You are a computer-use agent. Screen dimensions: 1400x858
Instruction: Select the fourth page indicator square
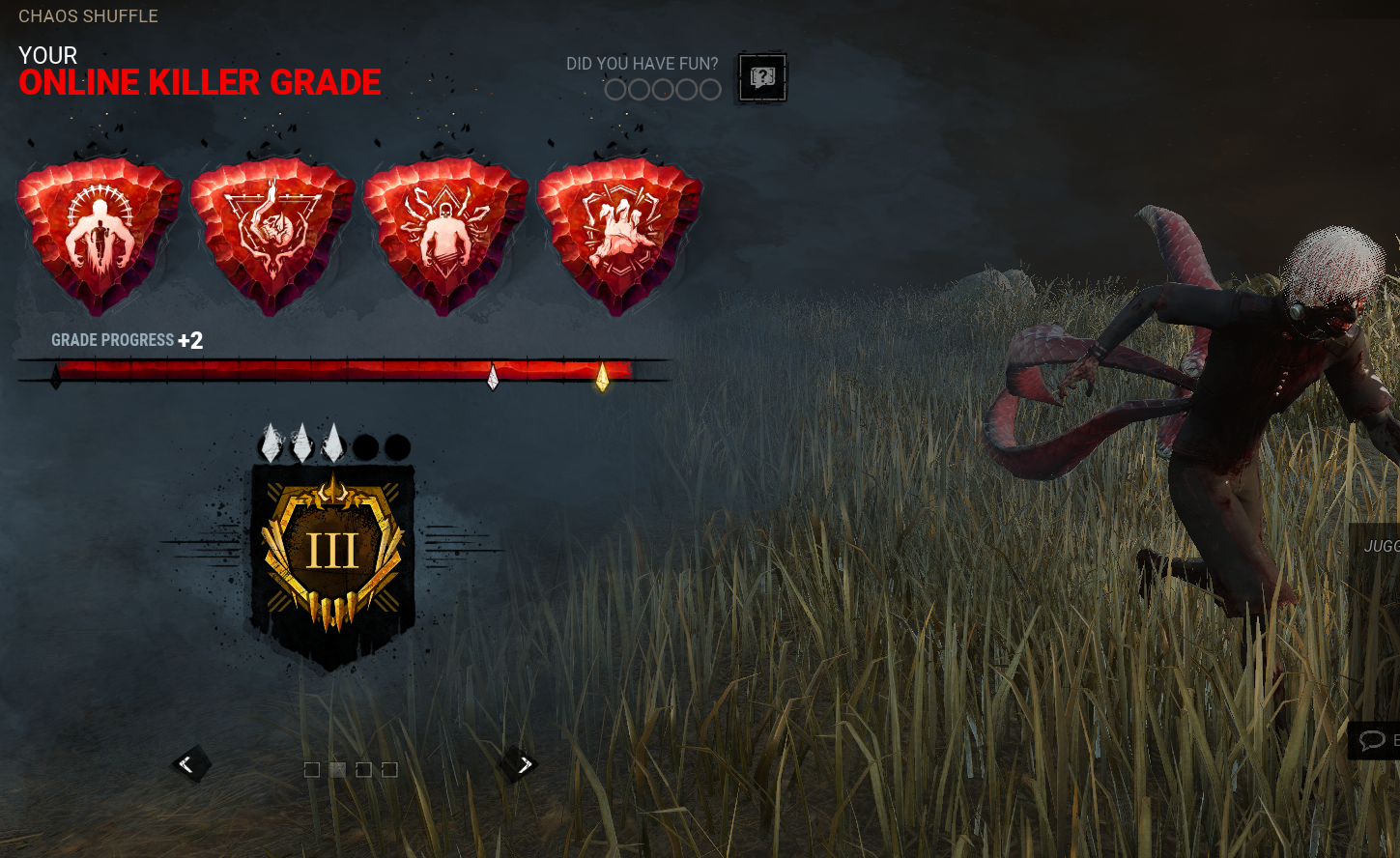(389, 769)
